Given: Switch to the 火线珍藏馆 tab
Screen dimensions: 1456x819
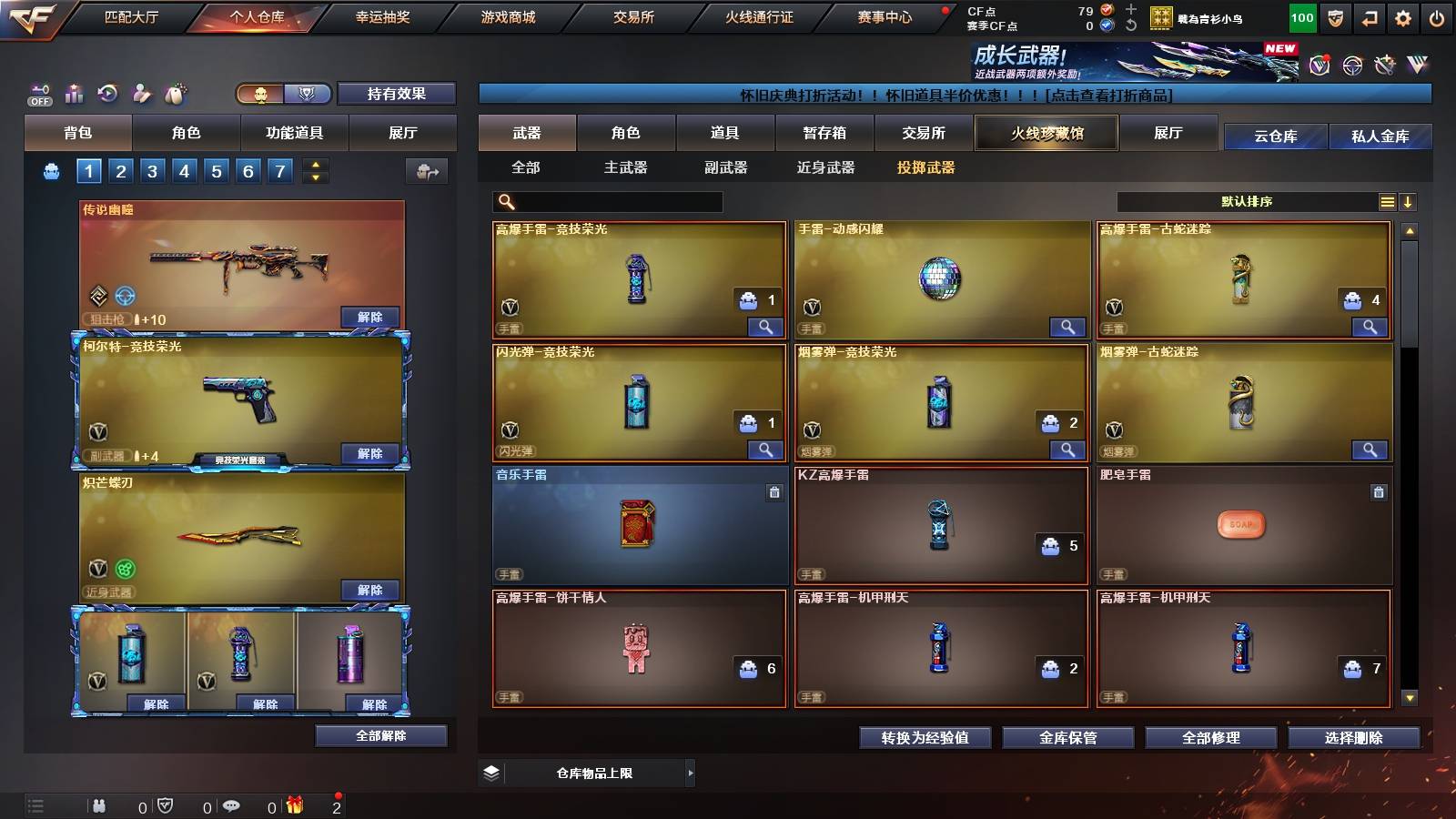Looking at the screenshot, I should coord(1045,133).
